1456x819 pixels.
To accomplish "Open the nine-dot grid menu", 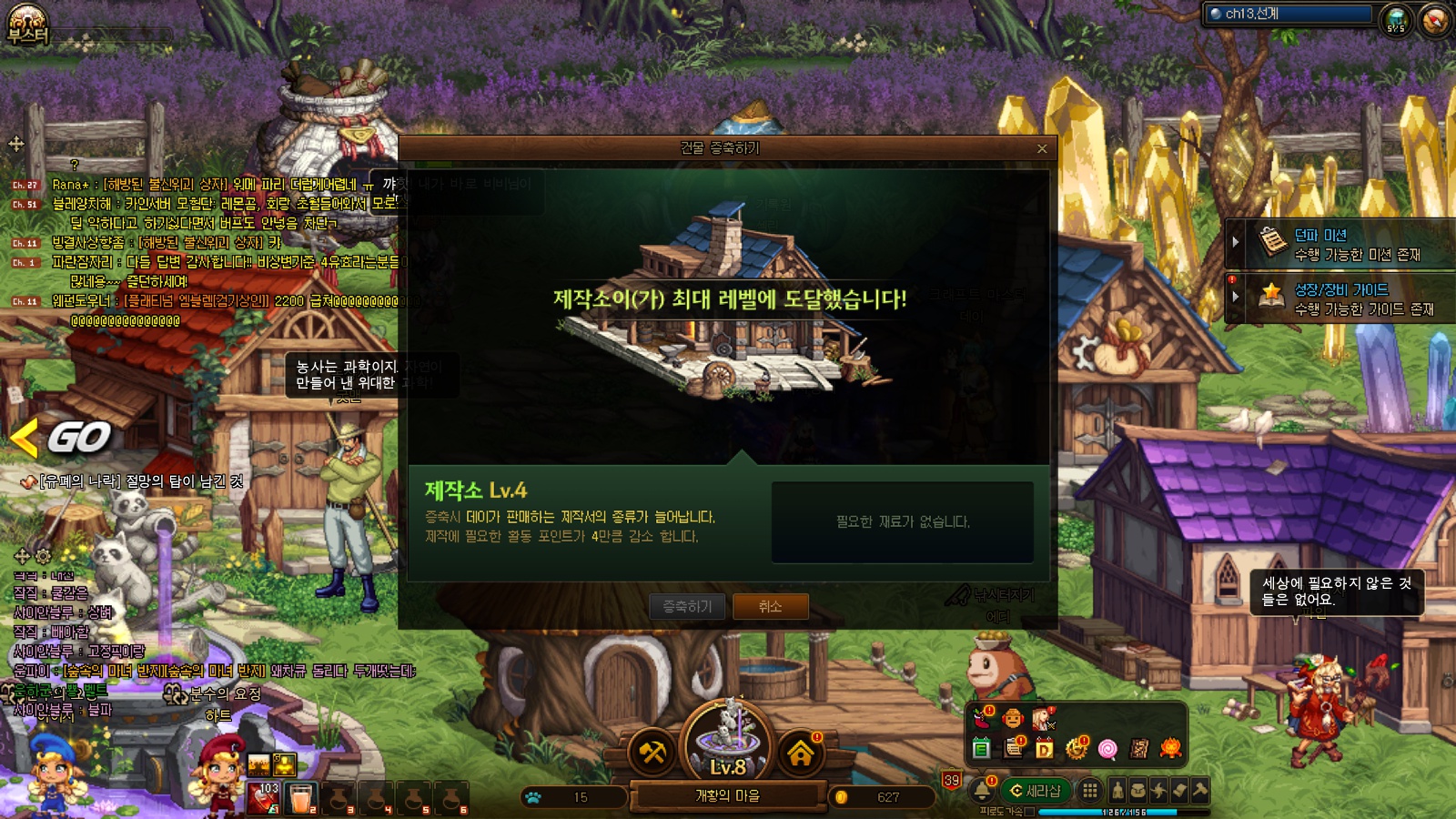I will pyautogui.click(x=1089, y=791).
